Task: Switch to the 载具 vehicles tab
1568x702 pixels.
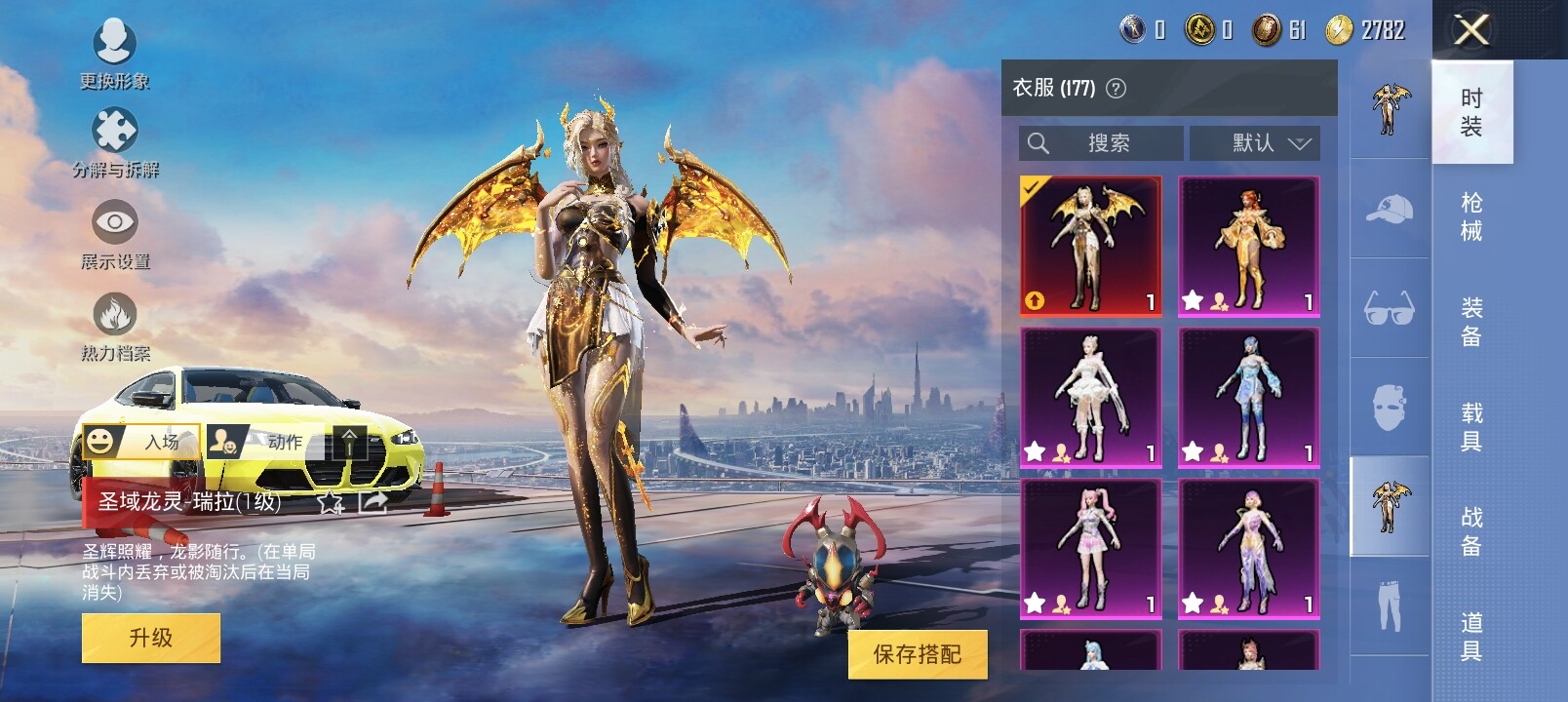Action: 1471,427
